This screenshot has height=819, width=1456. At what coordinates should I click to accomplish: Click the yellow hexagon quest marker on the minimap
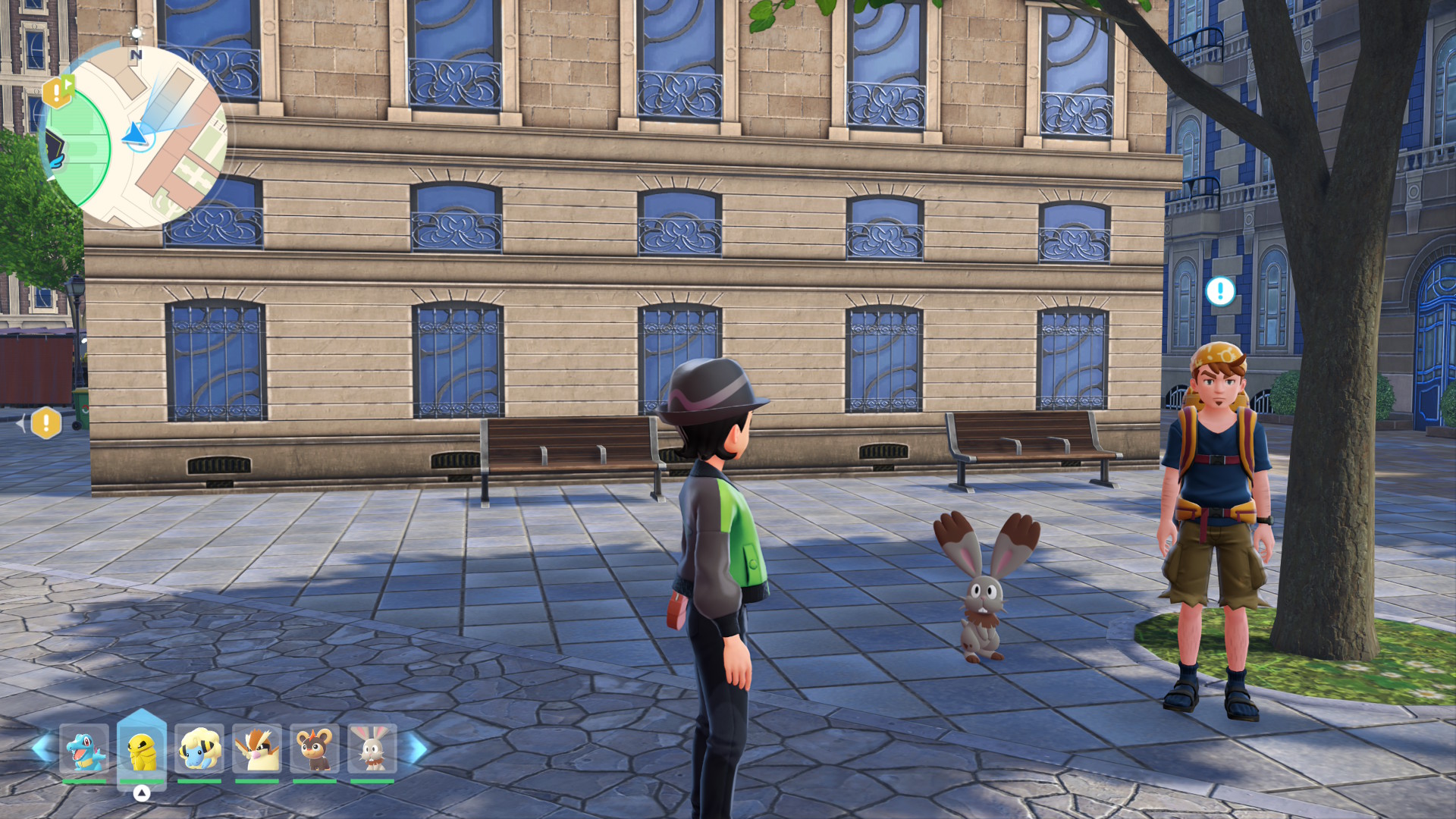coord(57,93)
